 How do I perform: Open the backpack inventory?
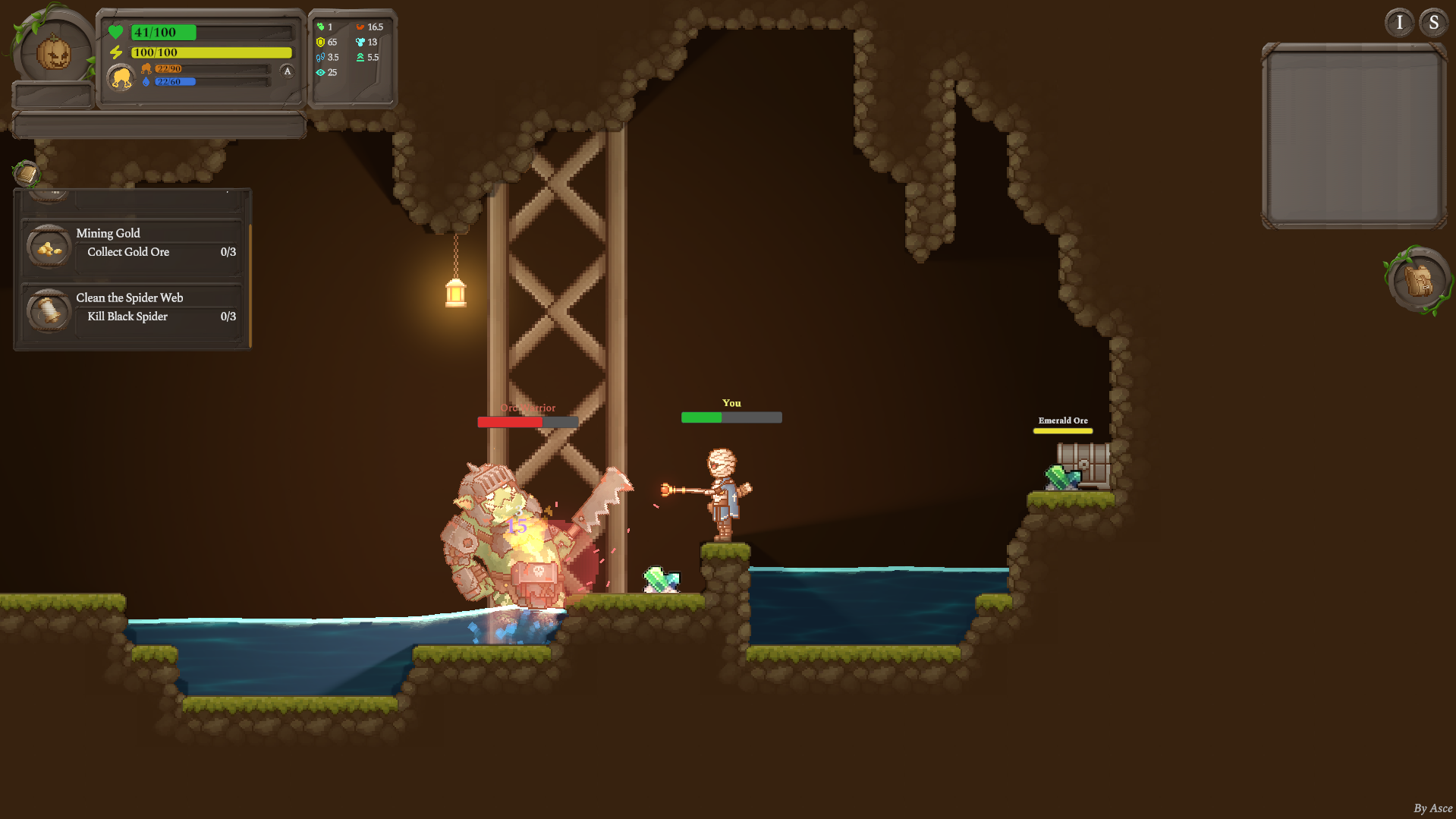(x=1417, y=280)
